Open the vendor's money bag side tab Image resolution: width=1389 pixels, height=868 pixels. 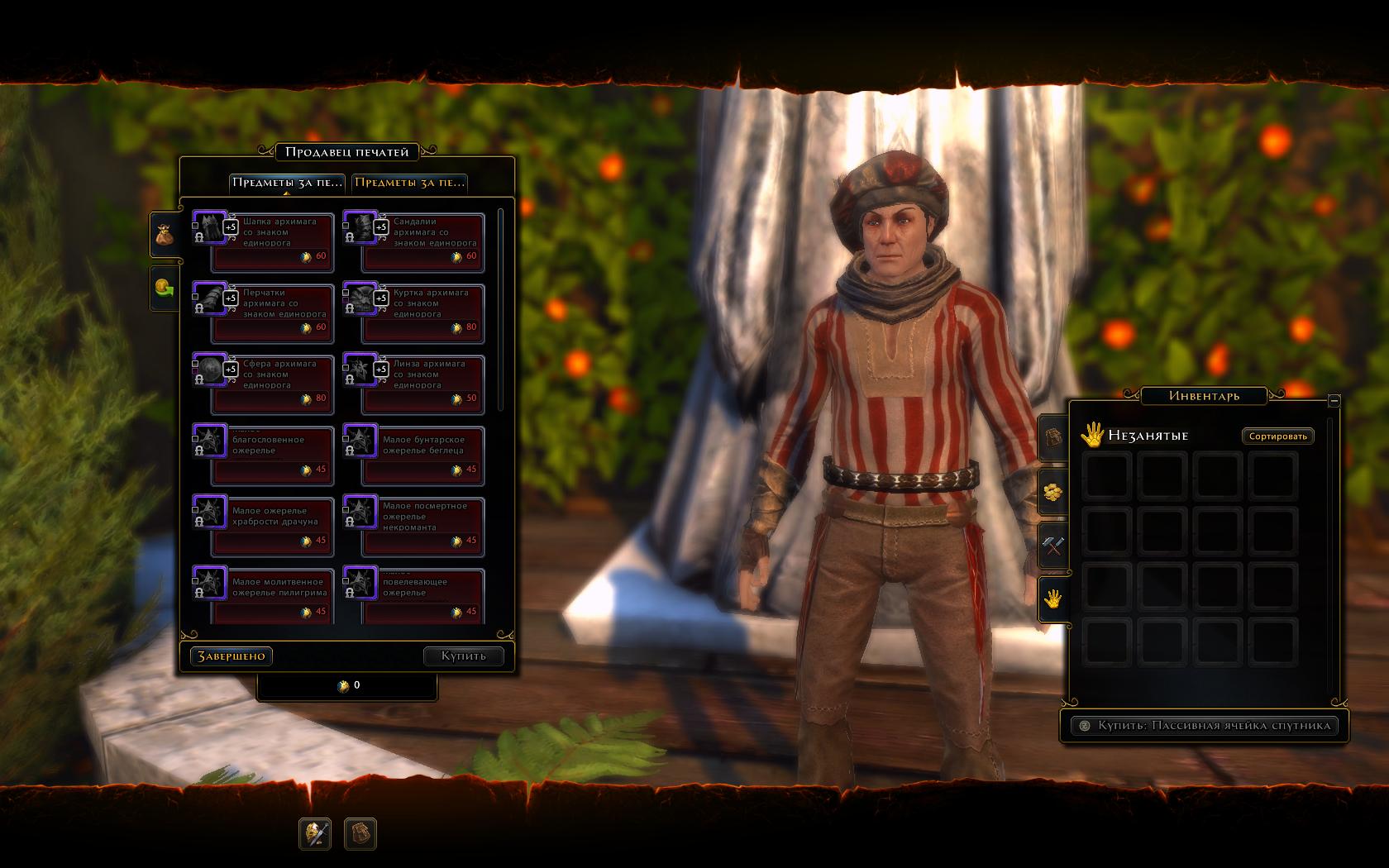[x=165, y=234]
